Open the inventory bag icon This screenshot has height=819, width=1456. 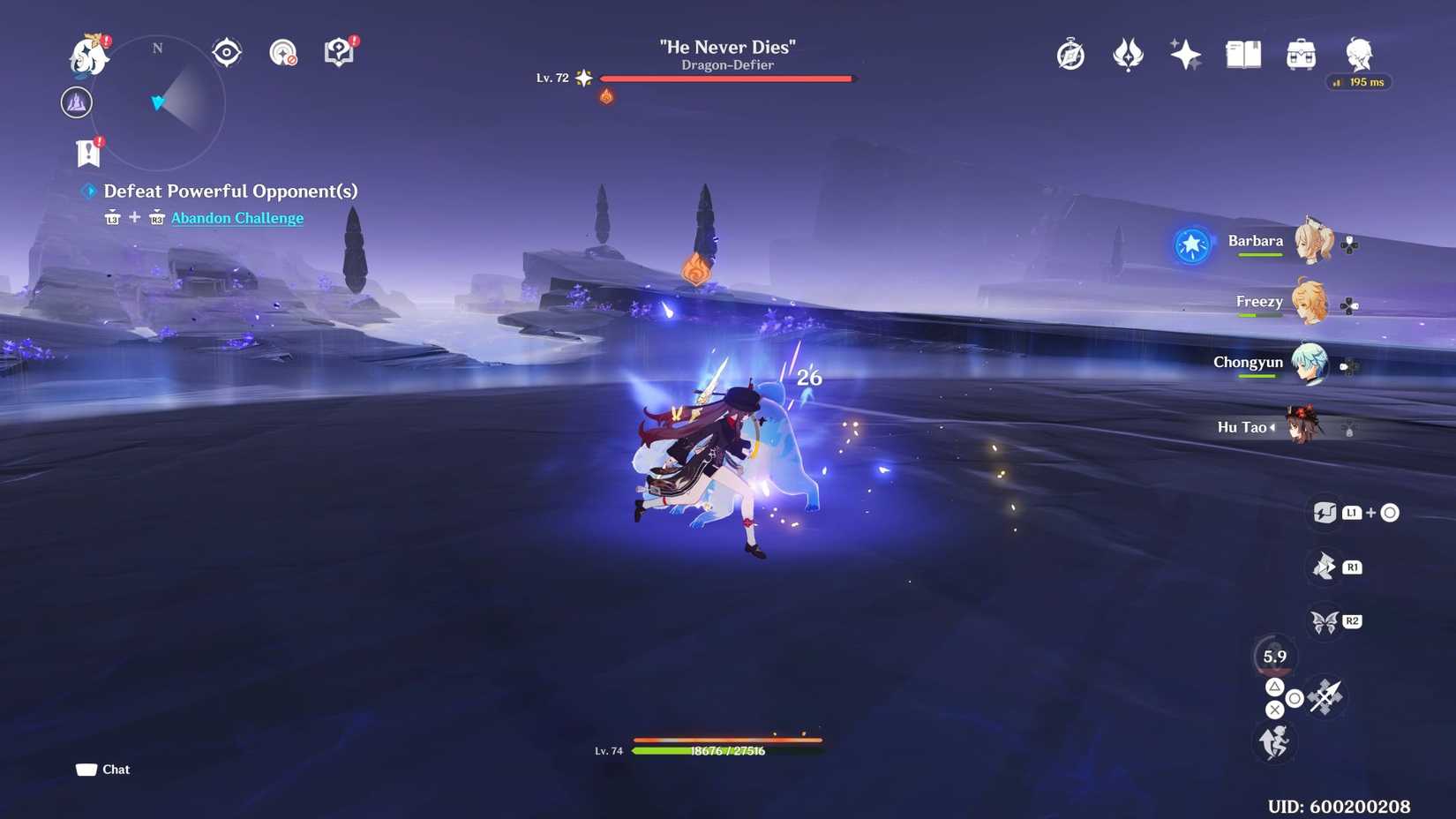click(1298, 55)
